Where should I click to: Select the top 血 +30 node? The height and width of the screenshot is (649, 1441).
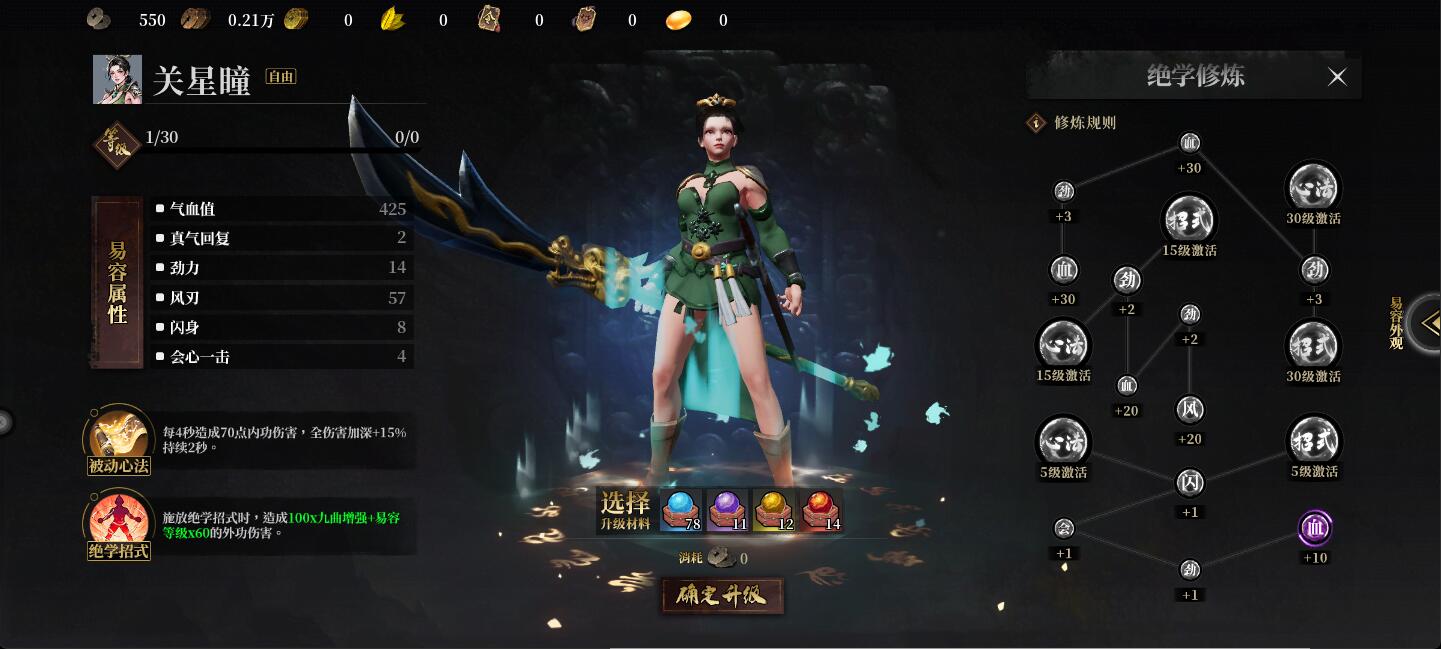[1189, 143]
